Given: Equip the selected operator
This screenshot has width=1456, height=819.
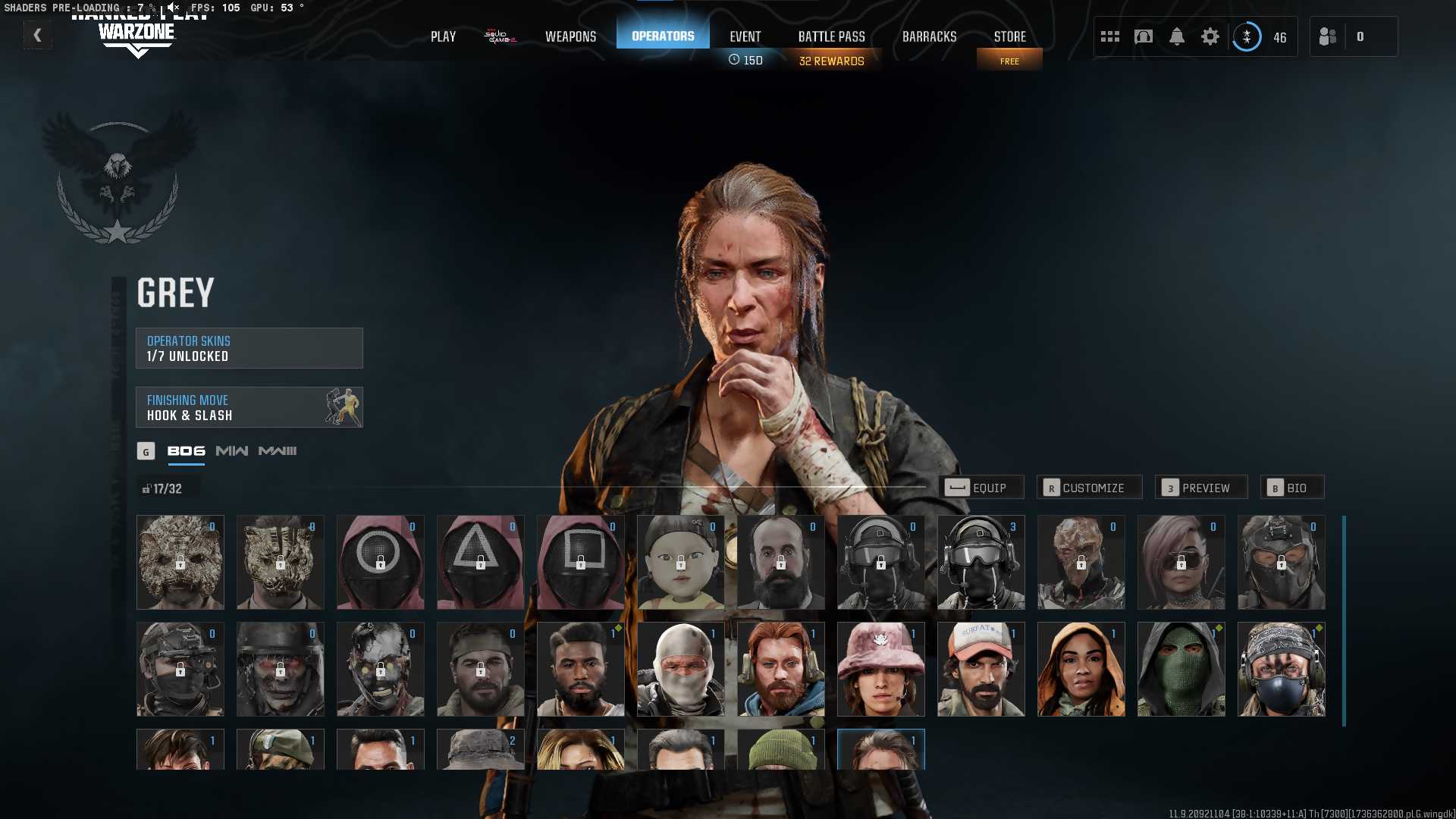Looking at the screenshot, I should point(981,488).
